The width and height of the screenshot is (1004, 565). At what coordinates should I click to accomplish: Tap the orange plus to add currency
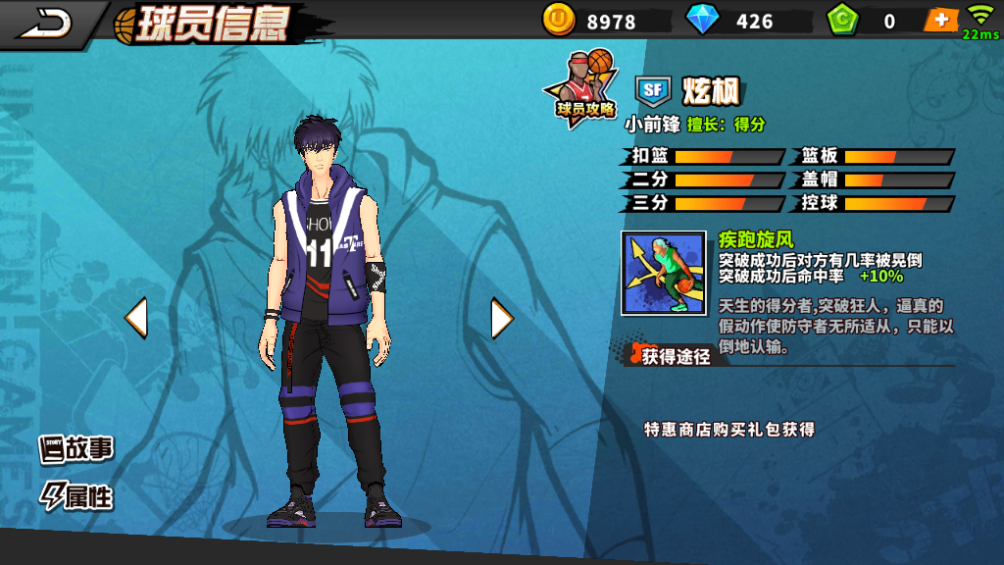tap(940, 20)
